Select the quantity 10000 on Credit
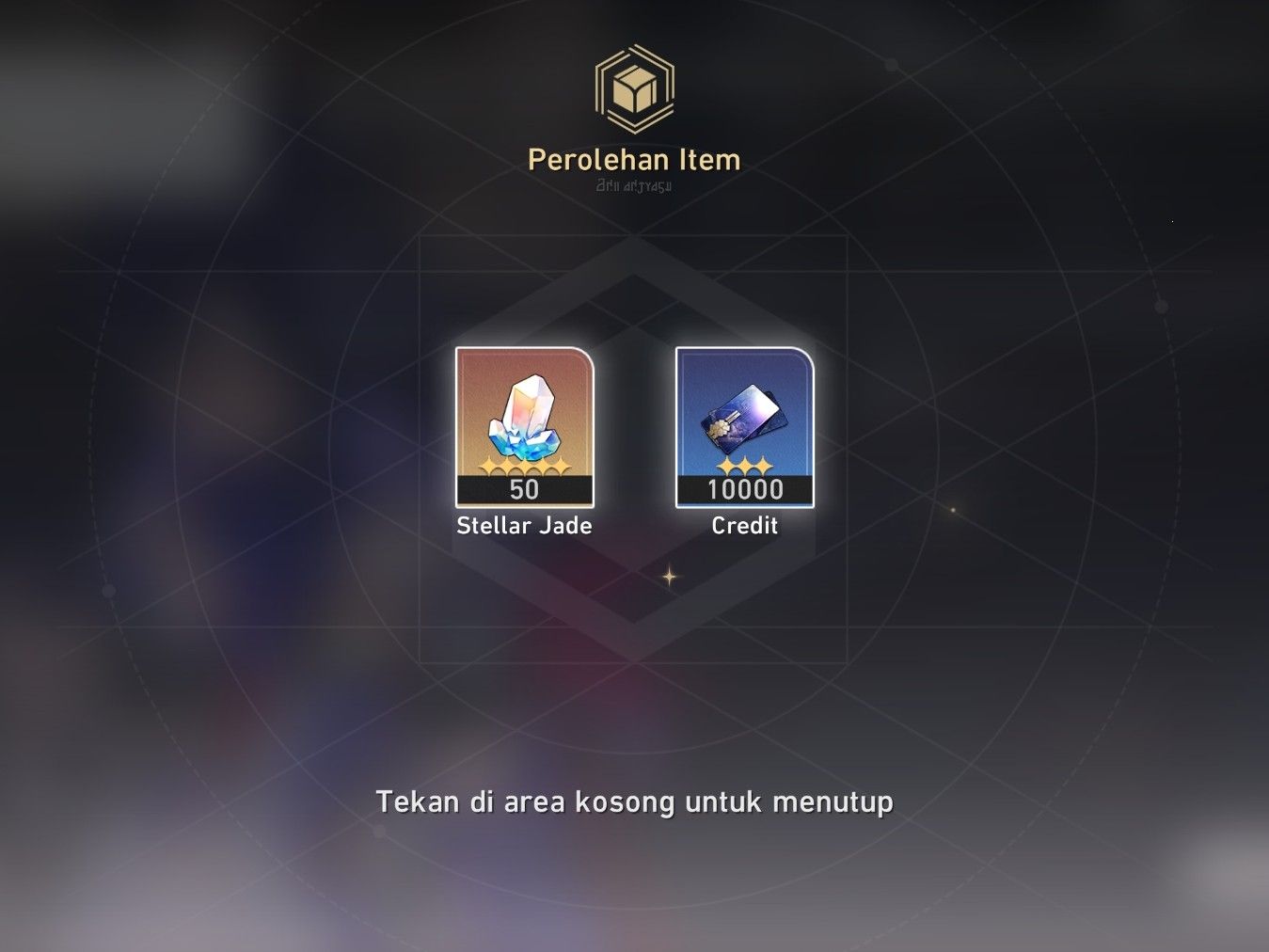 point(744,489)
